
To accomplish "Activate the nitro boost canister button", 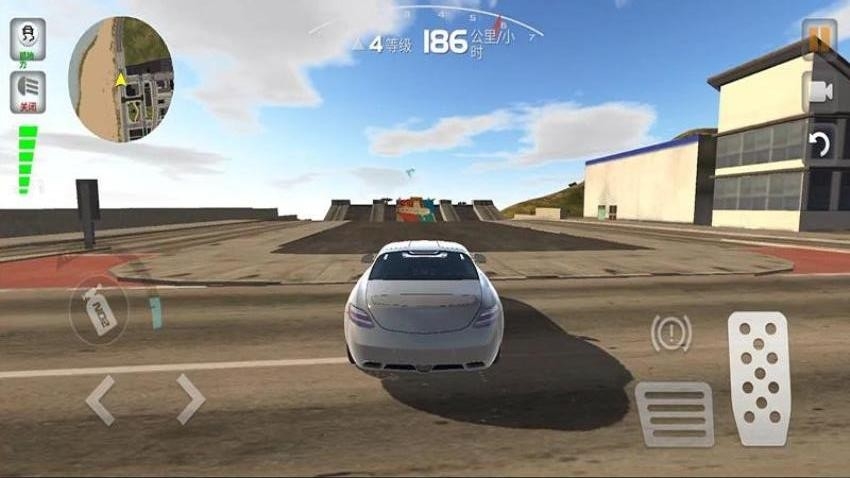I will click(99, 311).
